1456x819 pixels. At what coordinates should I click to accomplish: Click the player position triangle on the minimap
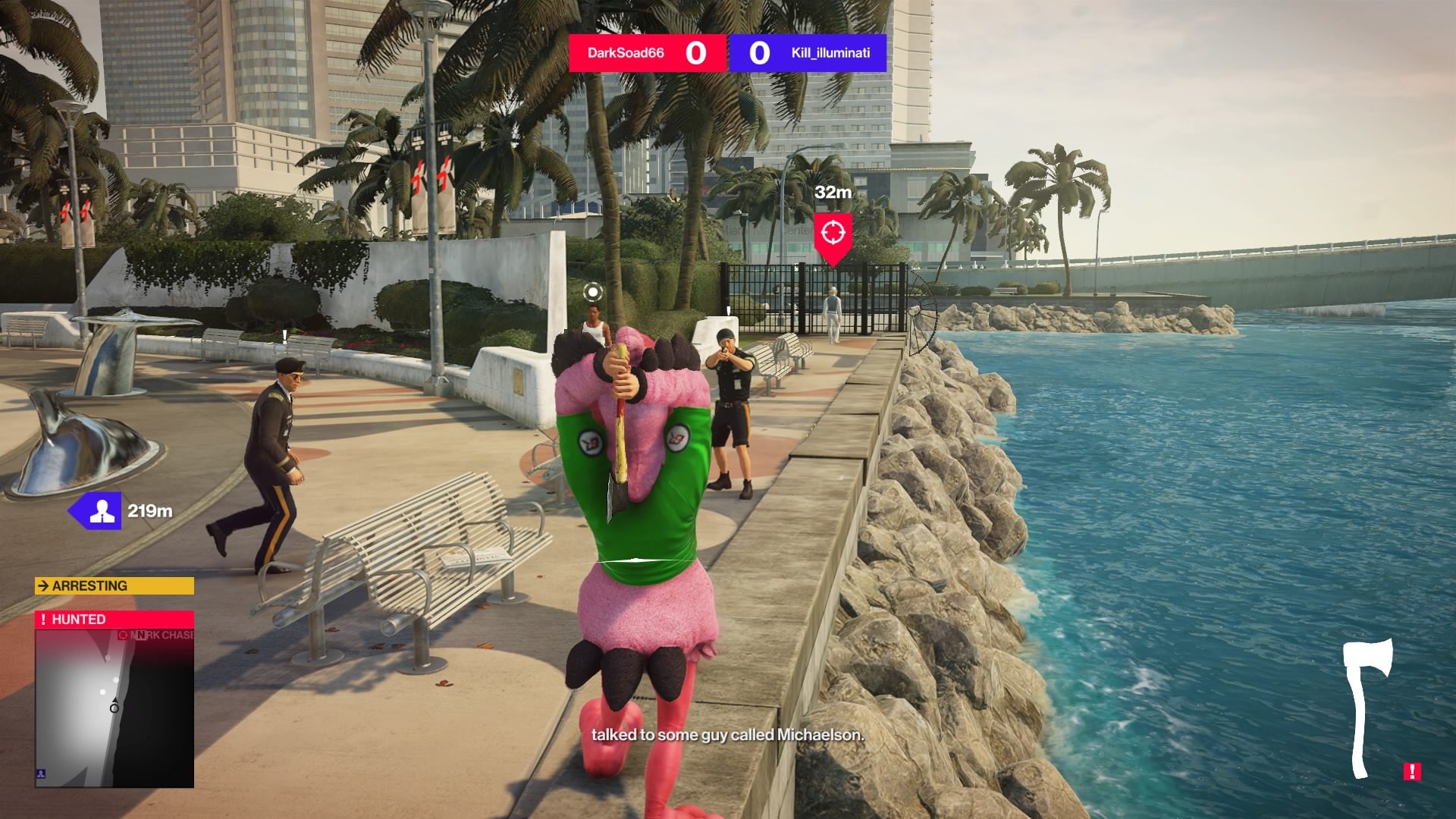(x=115, y=698)
